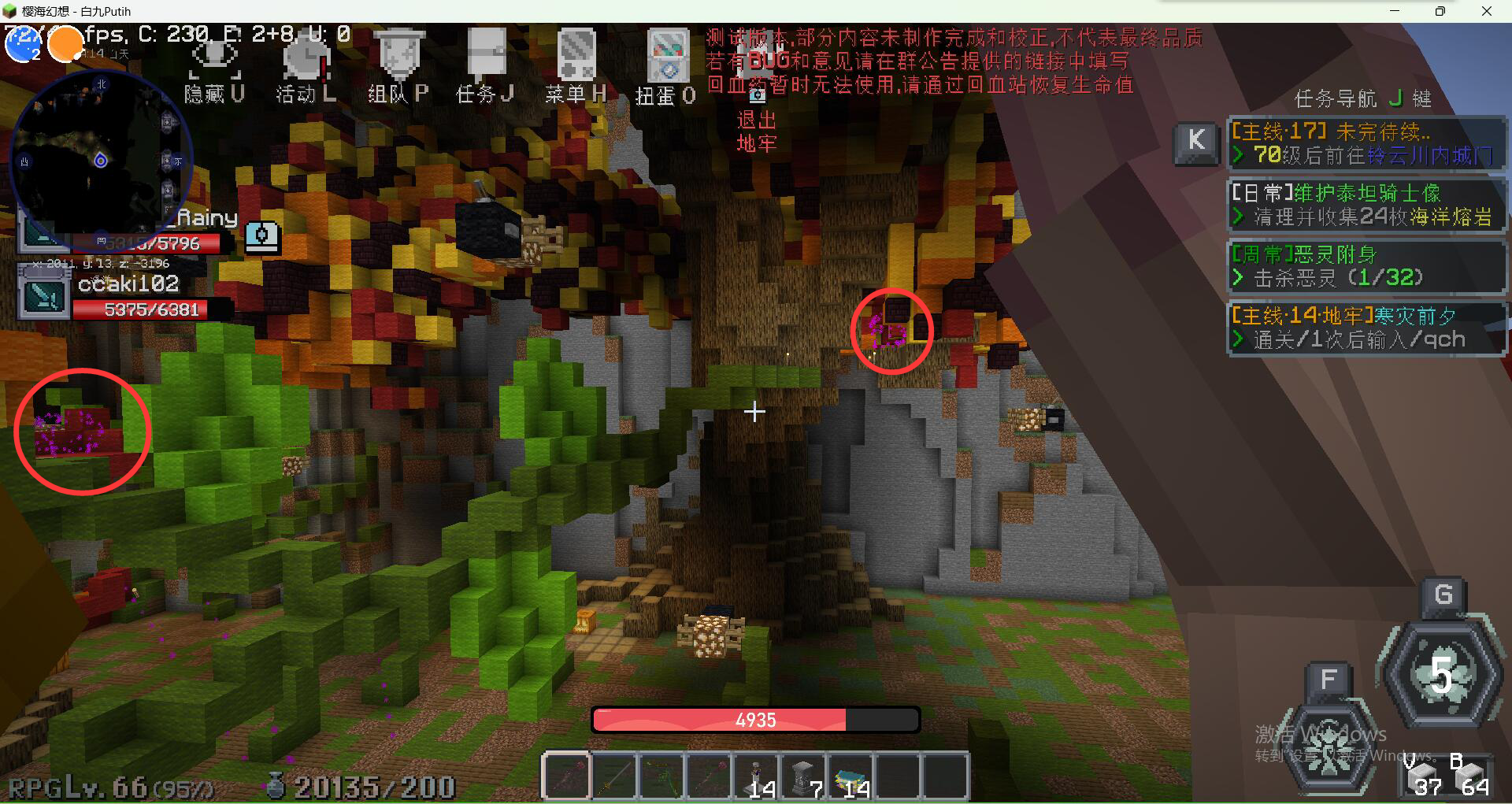
Task: Select the daily 维护泰坦骑士像 quest entry
Action: pos(1366,204)
